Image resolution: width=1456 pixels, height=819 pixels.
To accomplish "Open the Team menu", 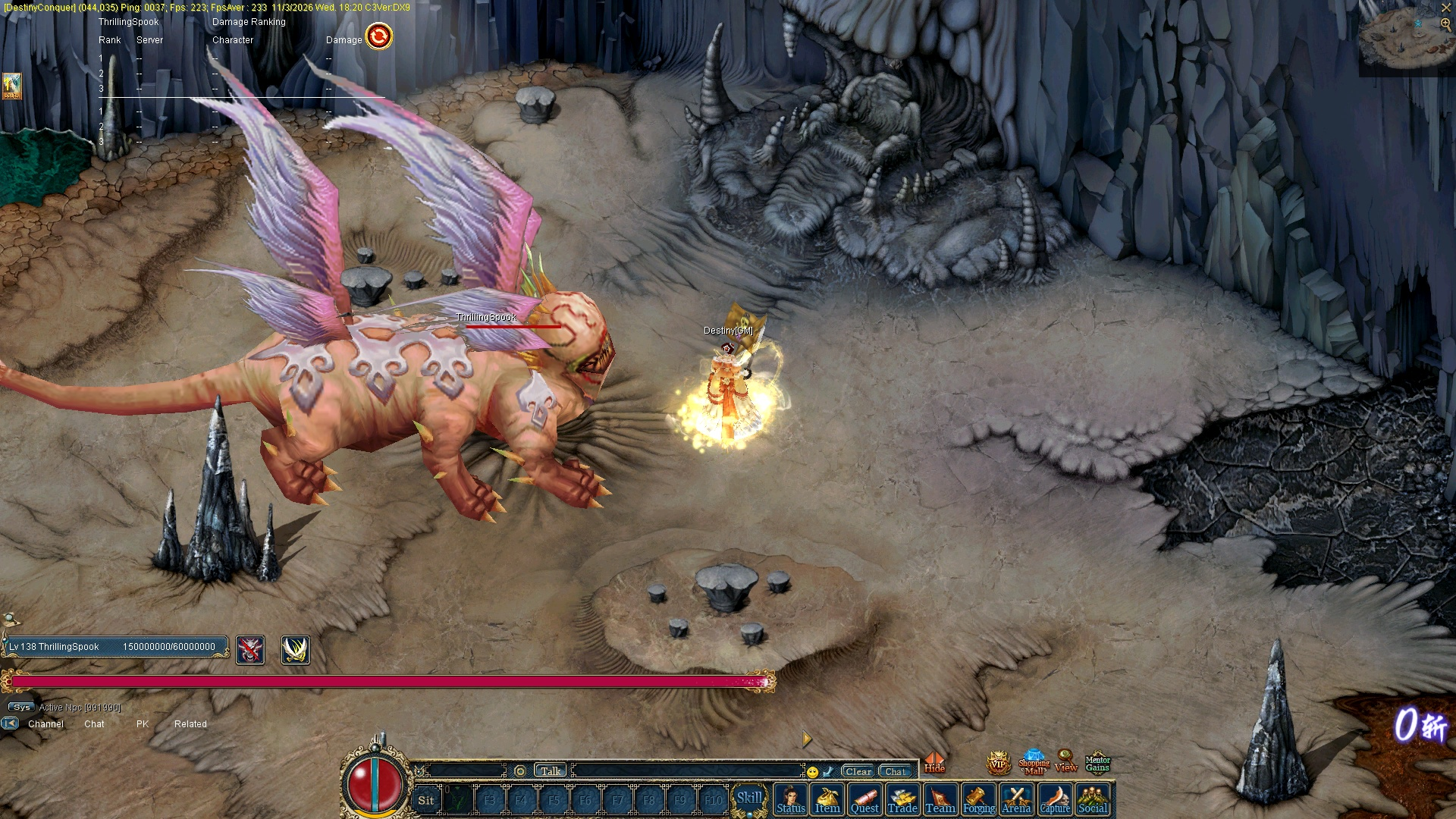I will (940, 800).
